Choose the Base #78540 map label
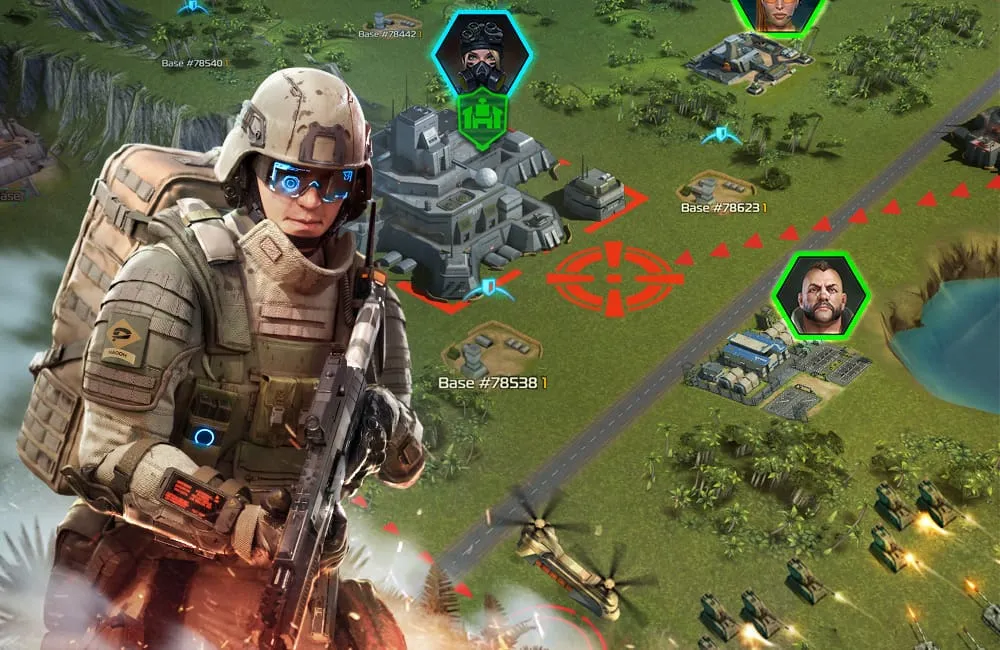The image size is (1000, 650). click(194, 63)
